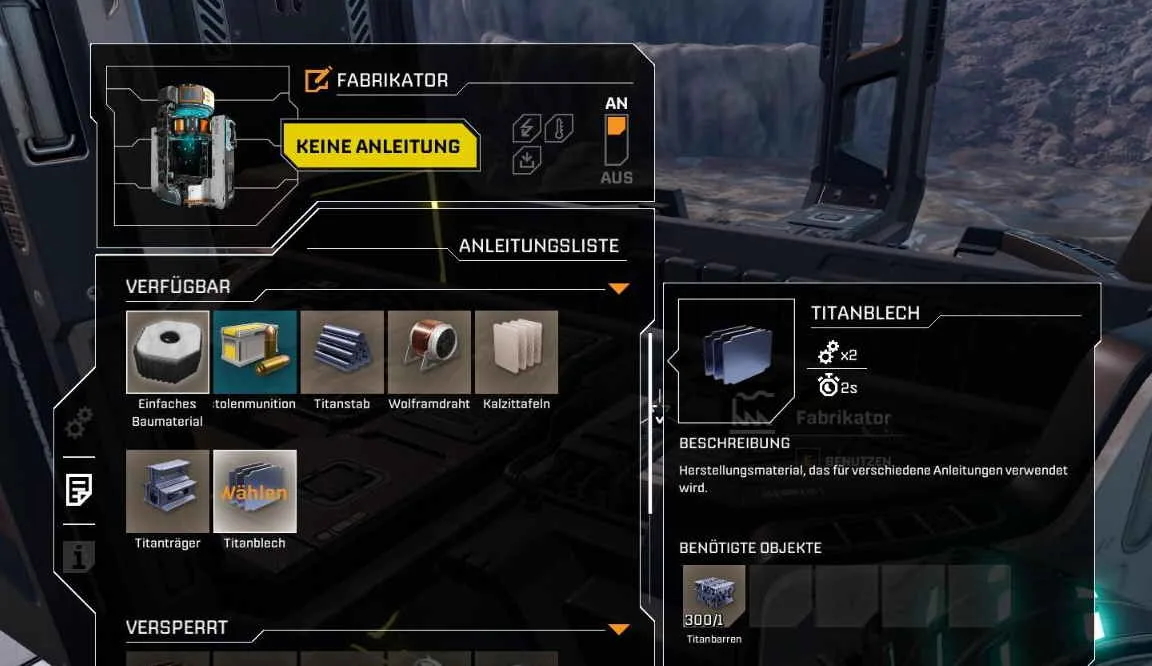Screen dimensions: 1152x666
Task: Click the lightning bolt power icon
Action: point(526,129)
